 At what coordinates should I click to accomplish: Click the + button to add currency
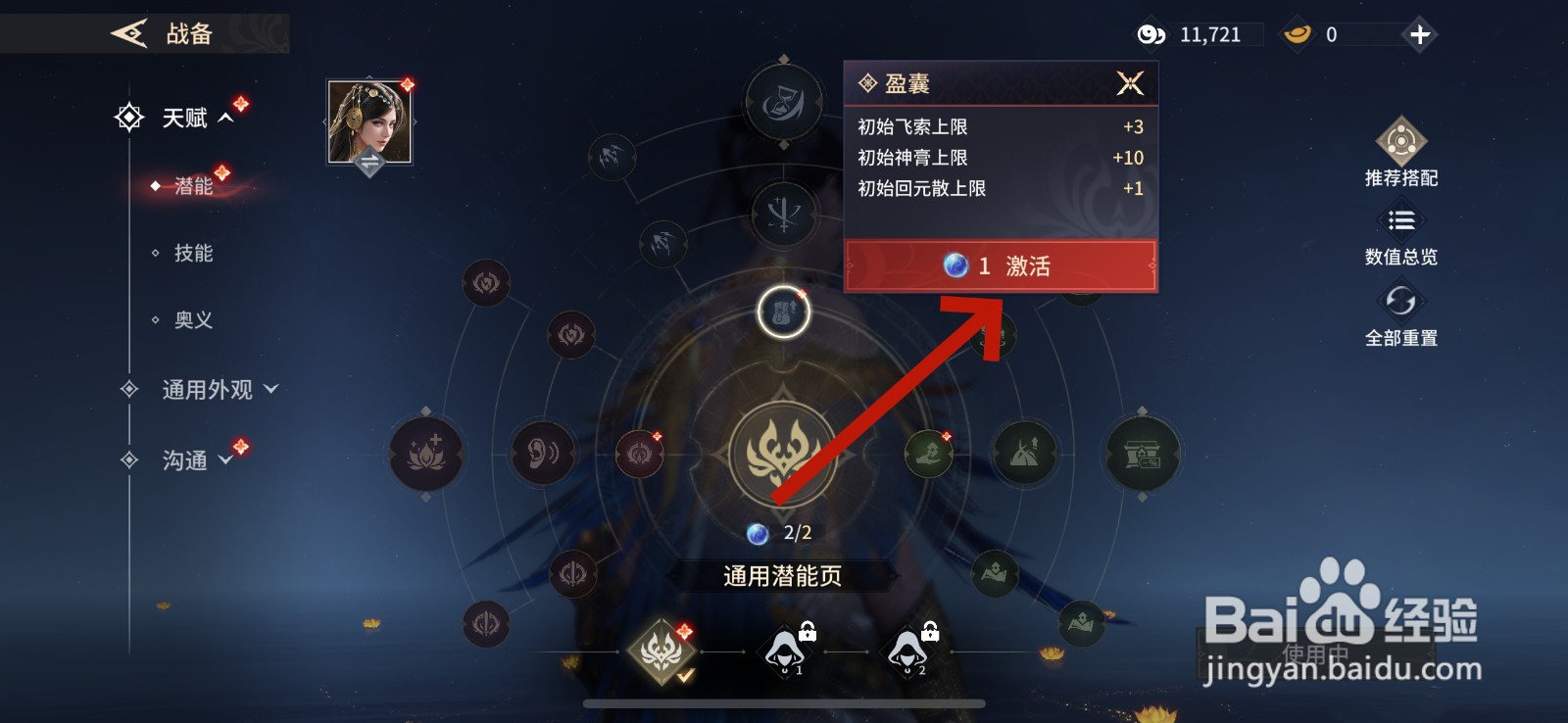[x=1418, y=34]
